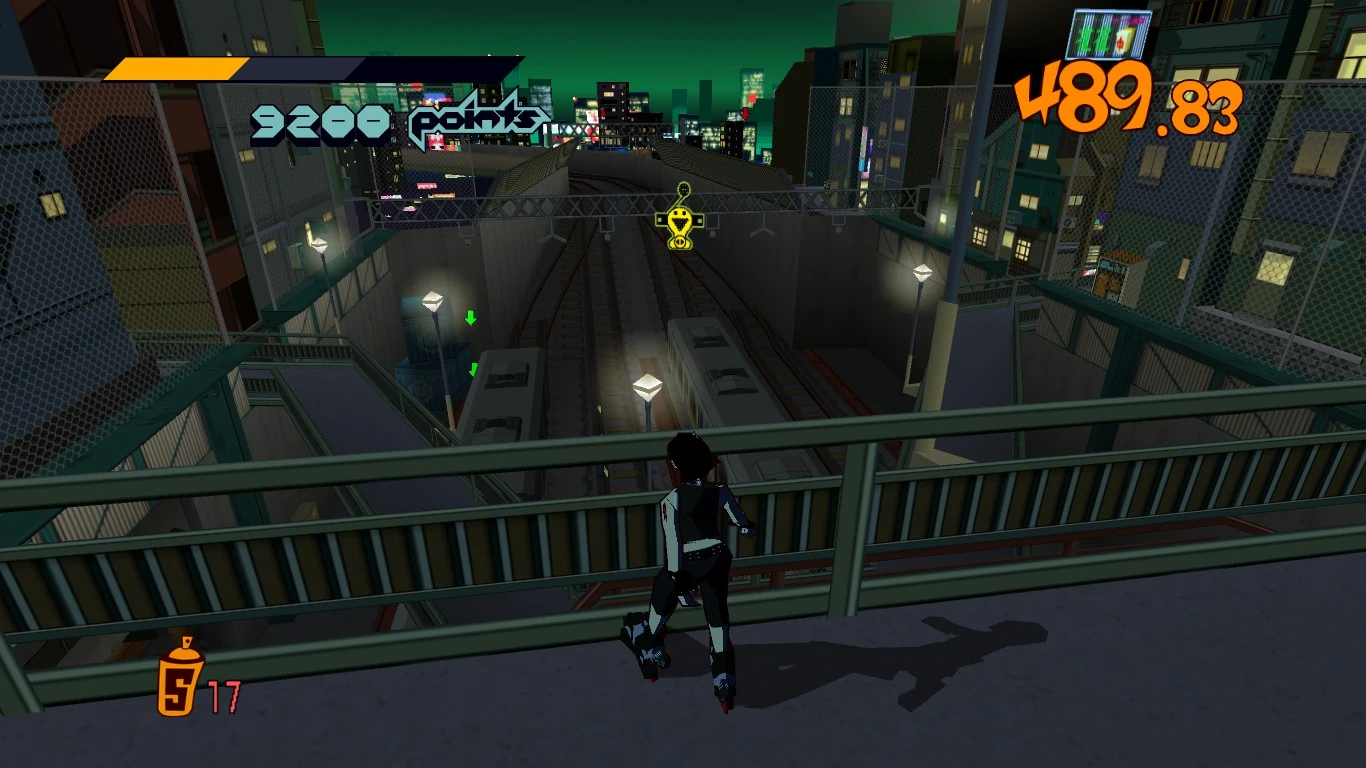Click the glowing streetlamp on the right railing

coord(920,272)
